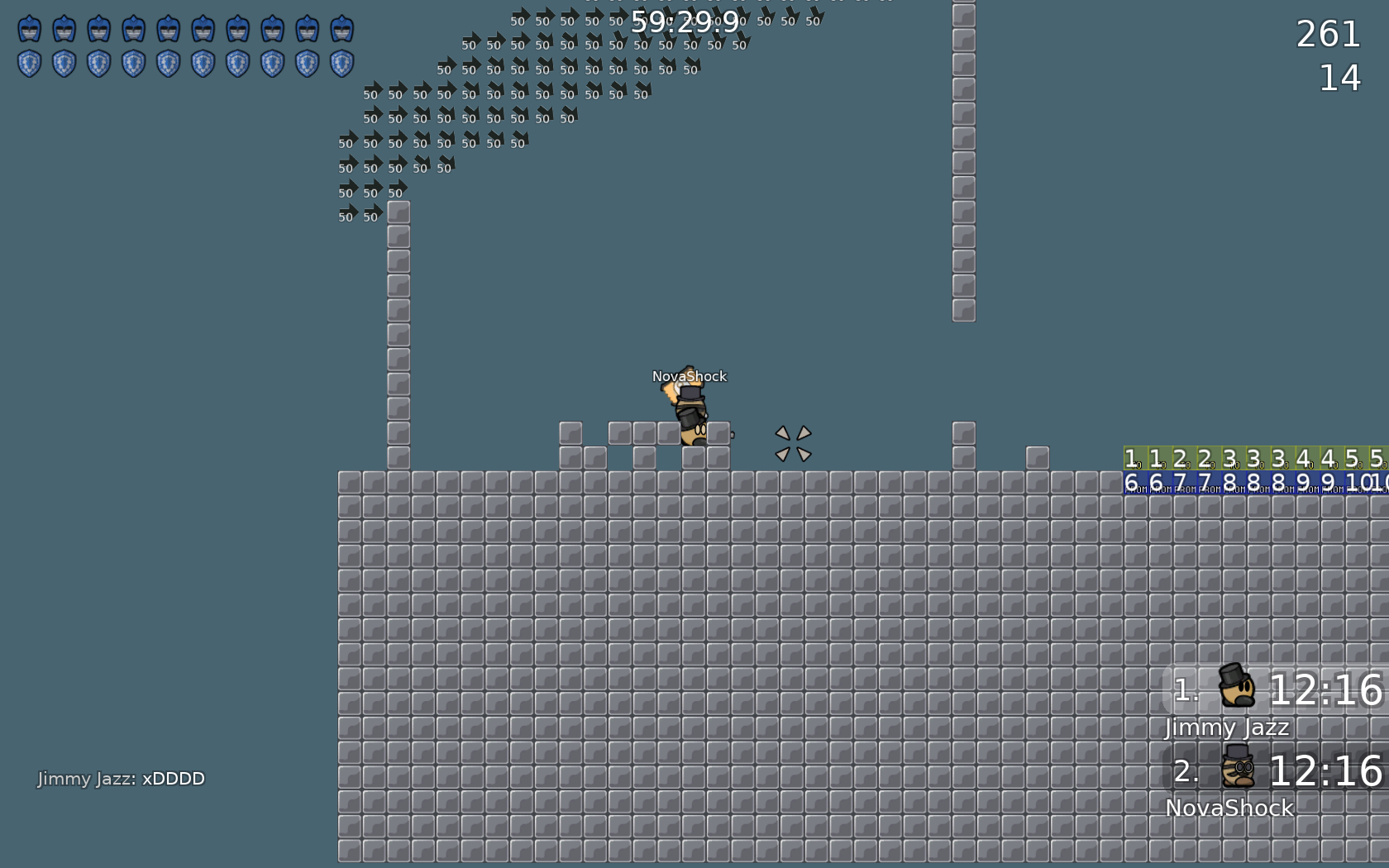This screenshot has width=1389, height=868.
Task: Select the fifth helmet icon in the top row
Action: pos(168,27)
